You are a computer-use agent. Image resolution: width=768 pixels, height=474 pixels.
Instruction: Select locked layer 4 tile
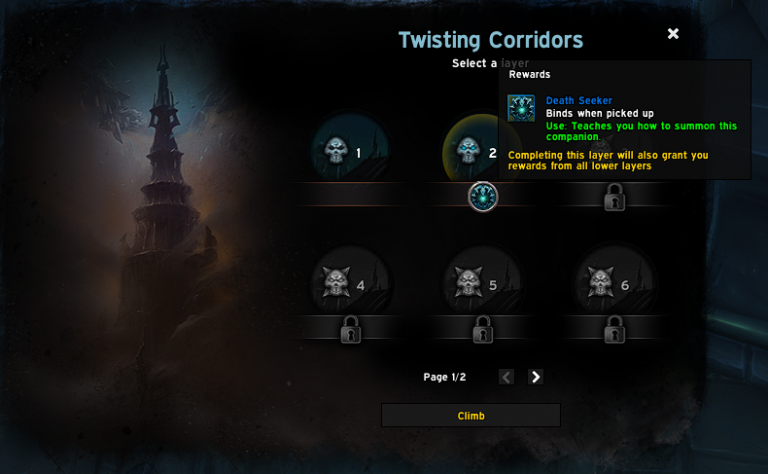[x=349, y=284]
